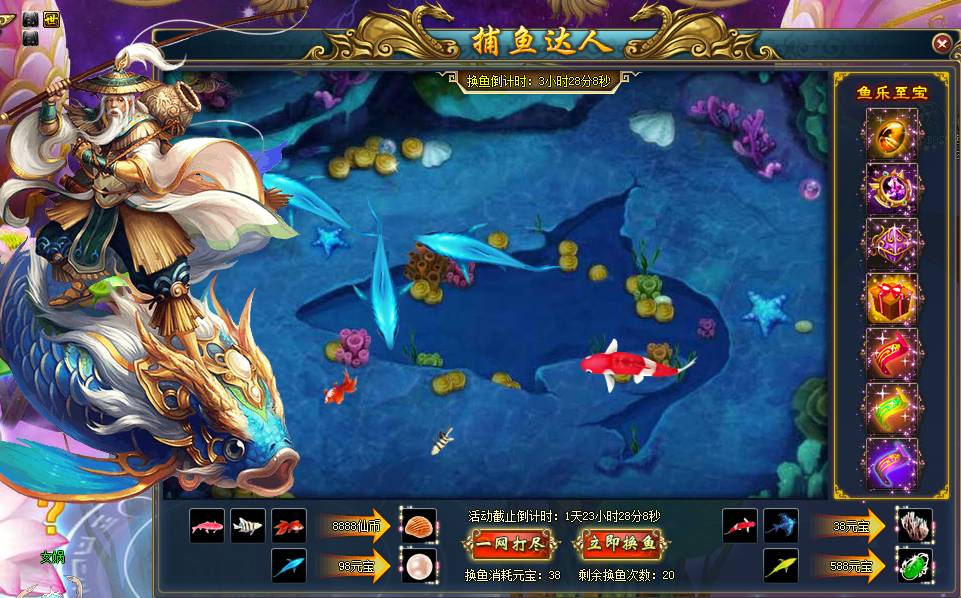Select the green ribbon flag treasure

[x=891, y=409]
